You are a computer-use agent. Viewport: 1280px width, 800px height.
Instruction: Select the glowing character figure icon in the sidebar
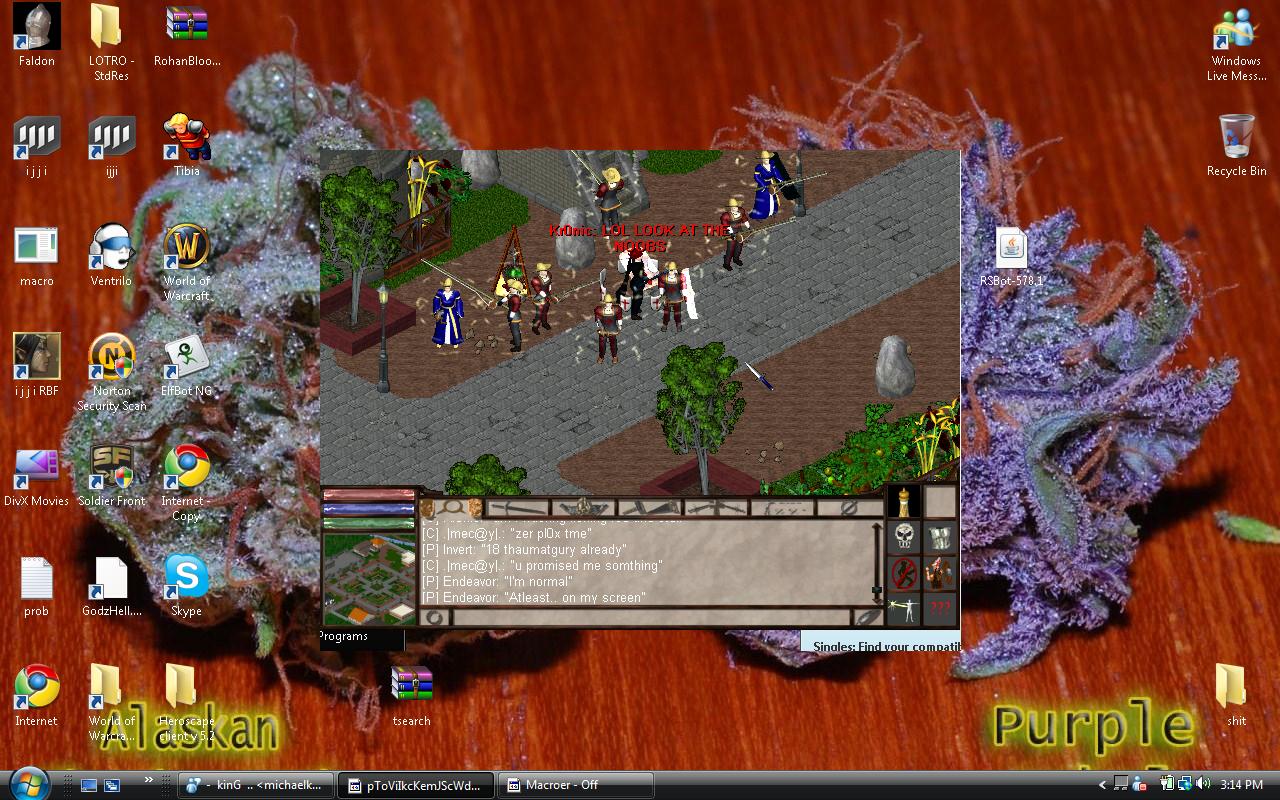903,608
